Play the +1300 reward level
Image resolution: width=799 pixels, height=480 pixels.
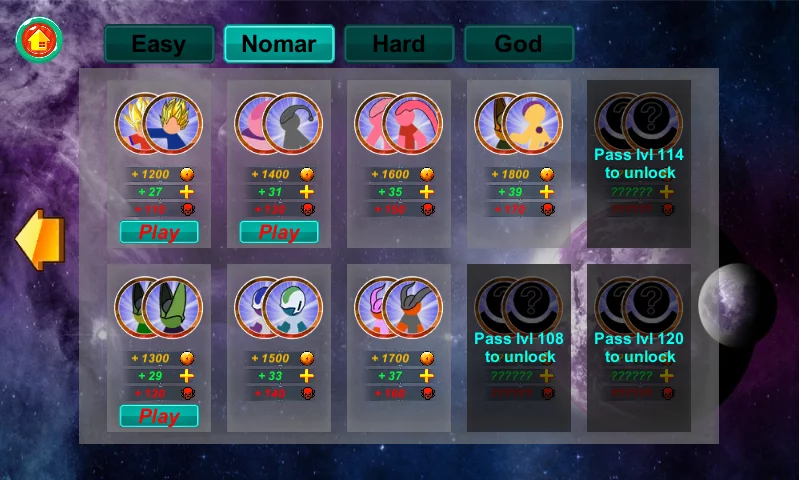coord(159,416)
